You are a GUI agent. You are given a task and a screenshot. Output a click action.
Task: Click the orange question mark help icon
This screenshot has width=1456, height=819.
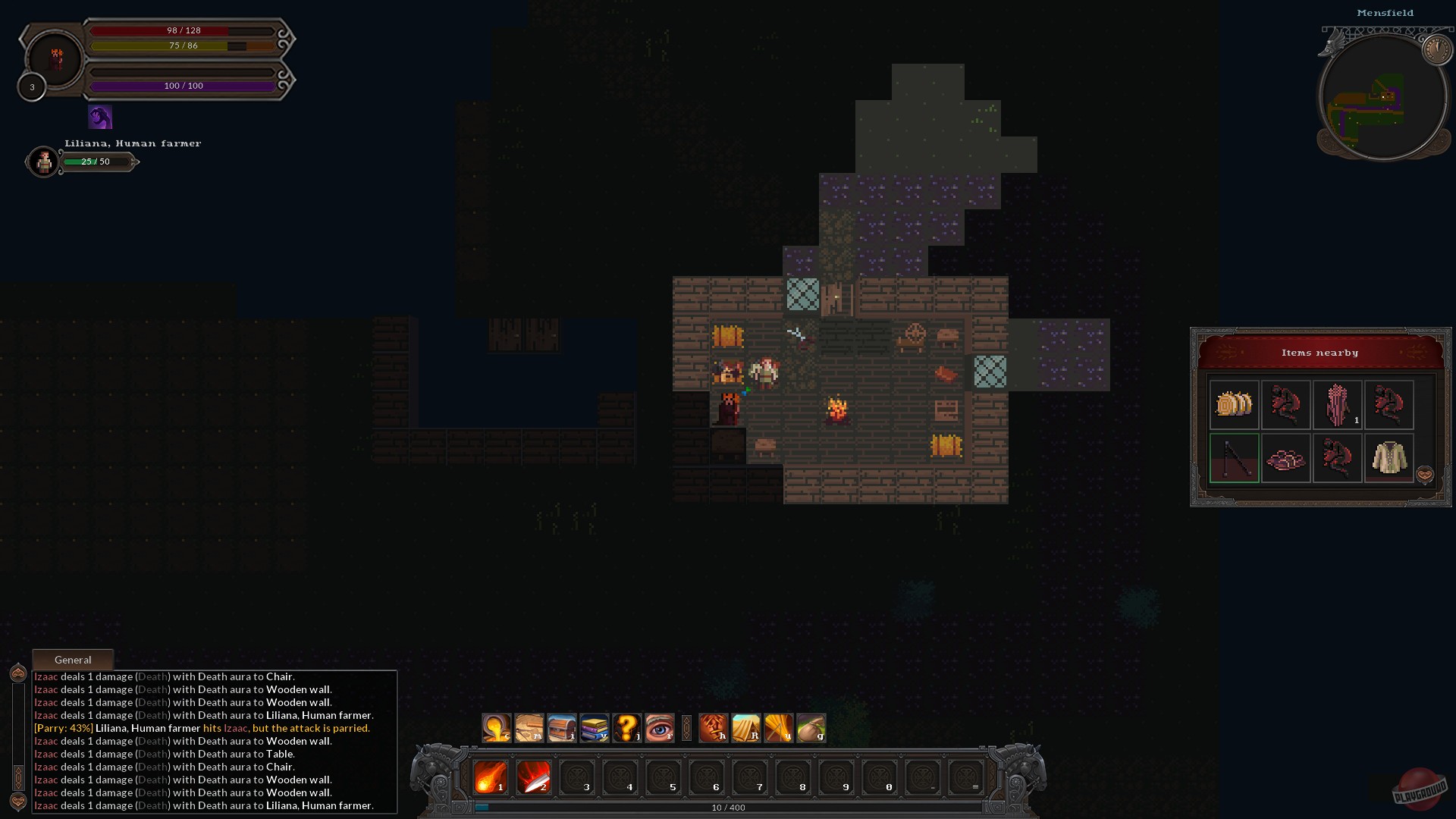click(x=627, y=728)
